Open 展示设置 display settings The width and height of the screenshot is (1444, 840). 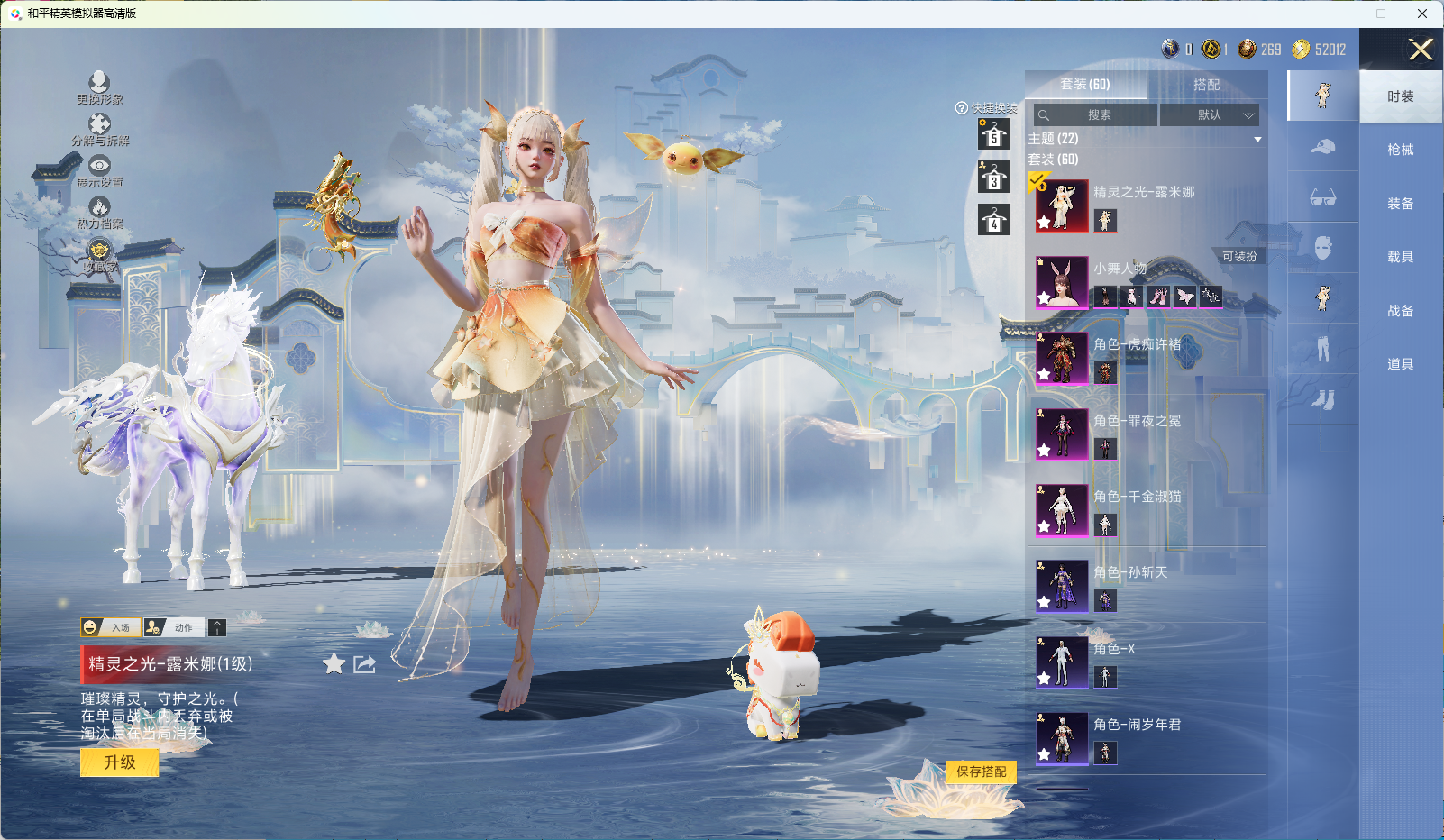coord(99,170)
